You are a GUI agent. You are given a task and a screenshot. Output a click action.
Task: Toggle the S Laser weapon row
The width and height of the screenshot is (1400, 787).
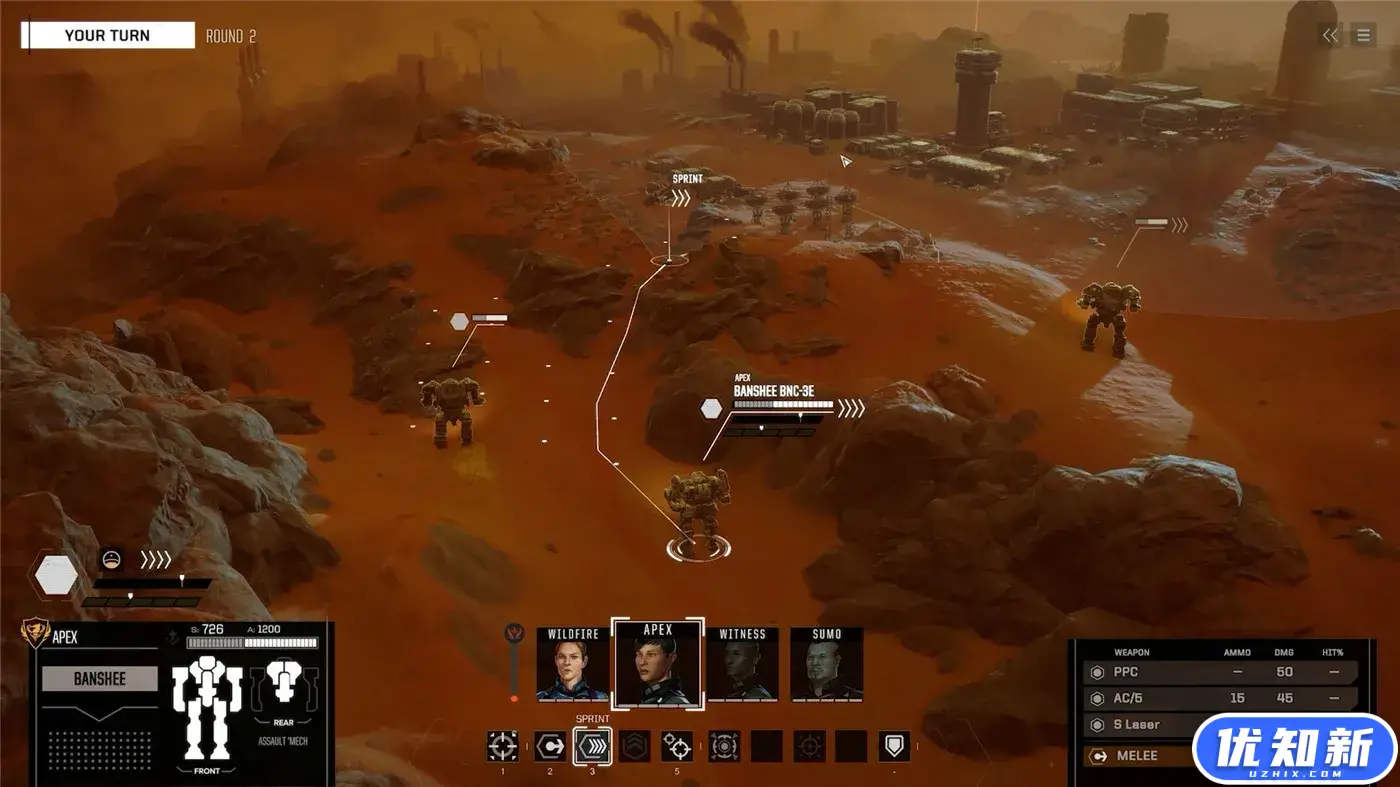pos(1140,726)
